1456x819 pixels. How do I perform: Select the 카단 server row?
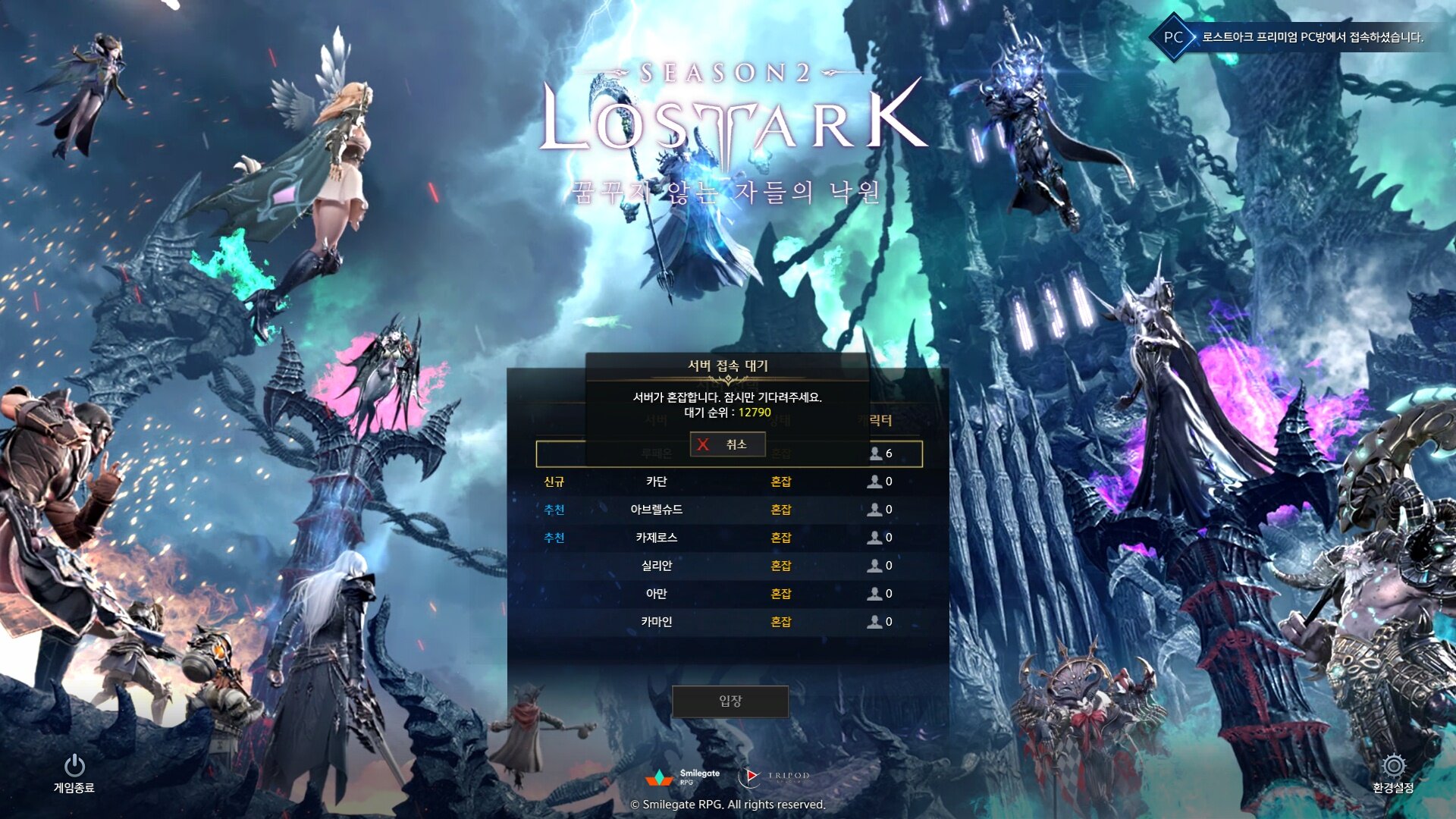pyautogui.click(x=656, y=482)
